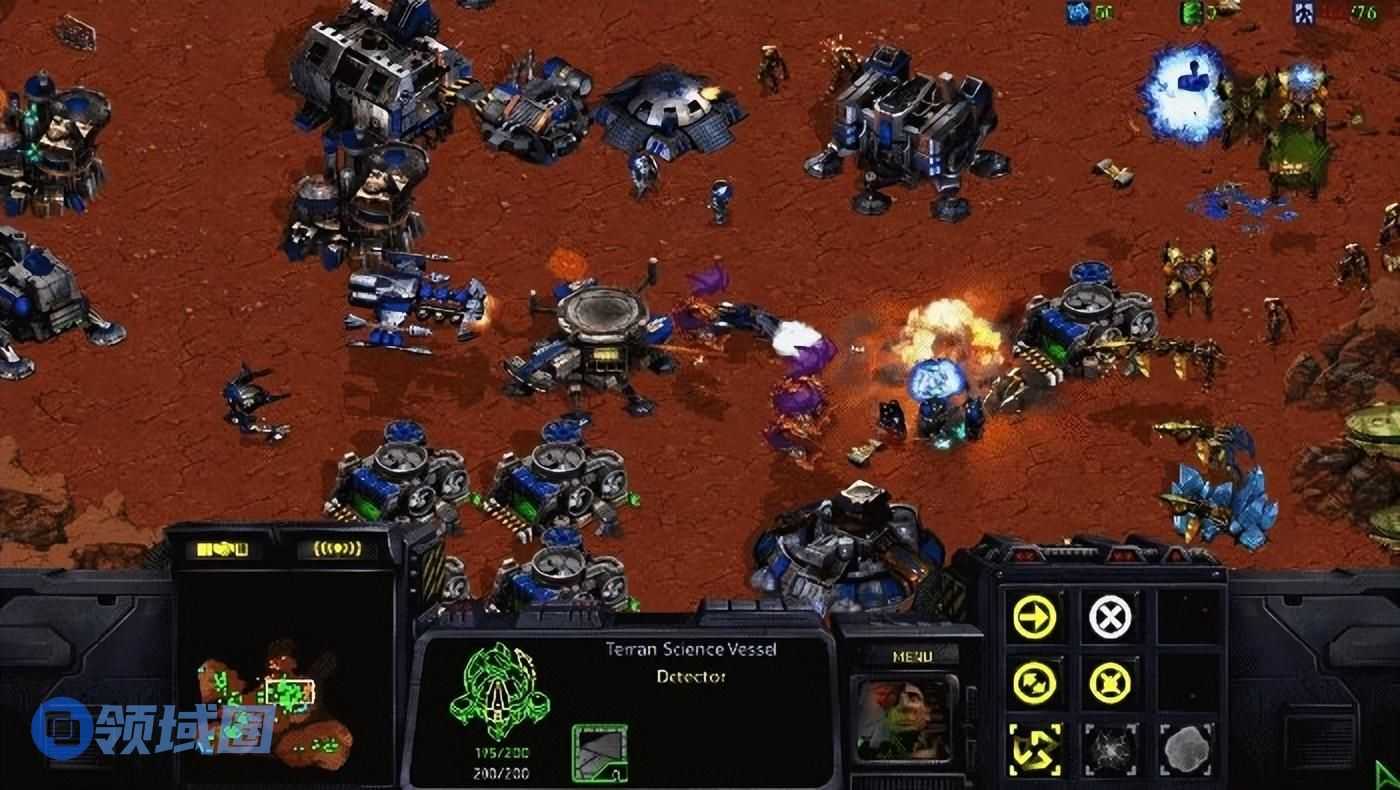The height and width of the screenshot is (790, 1400).
Task: Use the Irradiate ability icon
Action: (1185, 749)
